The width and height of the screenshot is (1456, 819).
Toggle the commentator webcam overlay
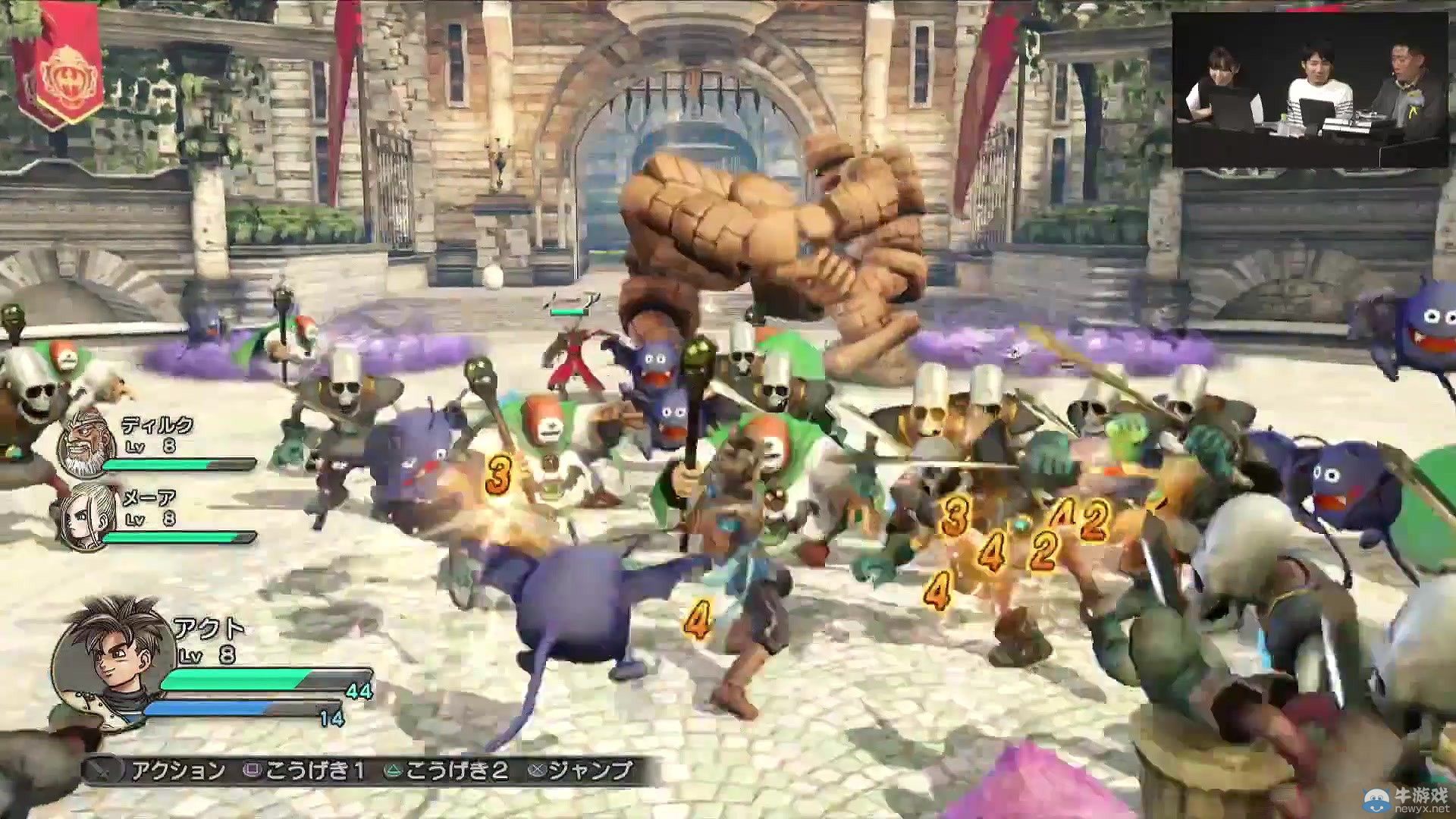coord(1312,83)
